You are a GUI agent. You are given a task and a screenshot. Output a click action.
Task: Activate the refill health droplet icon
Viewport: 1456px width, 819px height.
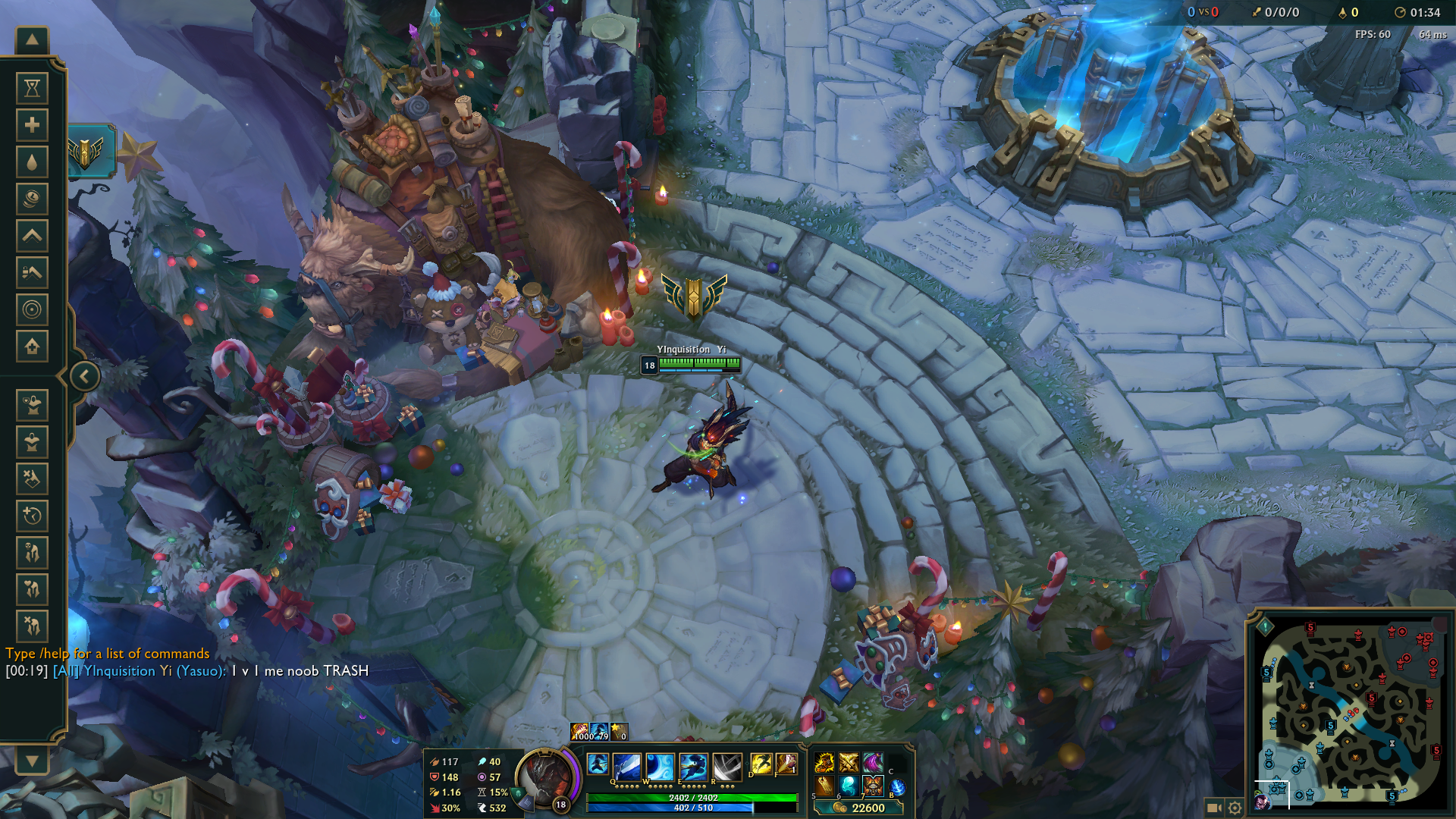pos(32,161)
